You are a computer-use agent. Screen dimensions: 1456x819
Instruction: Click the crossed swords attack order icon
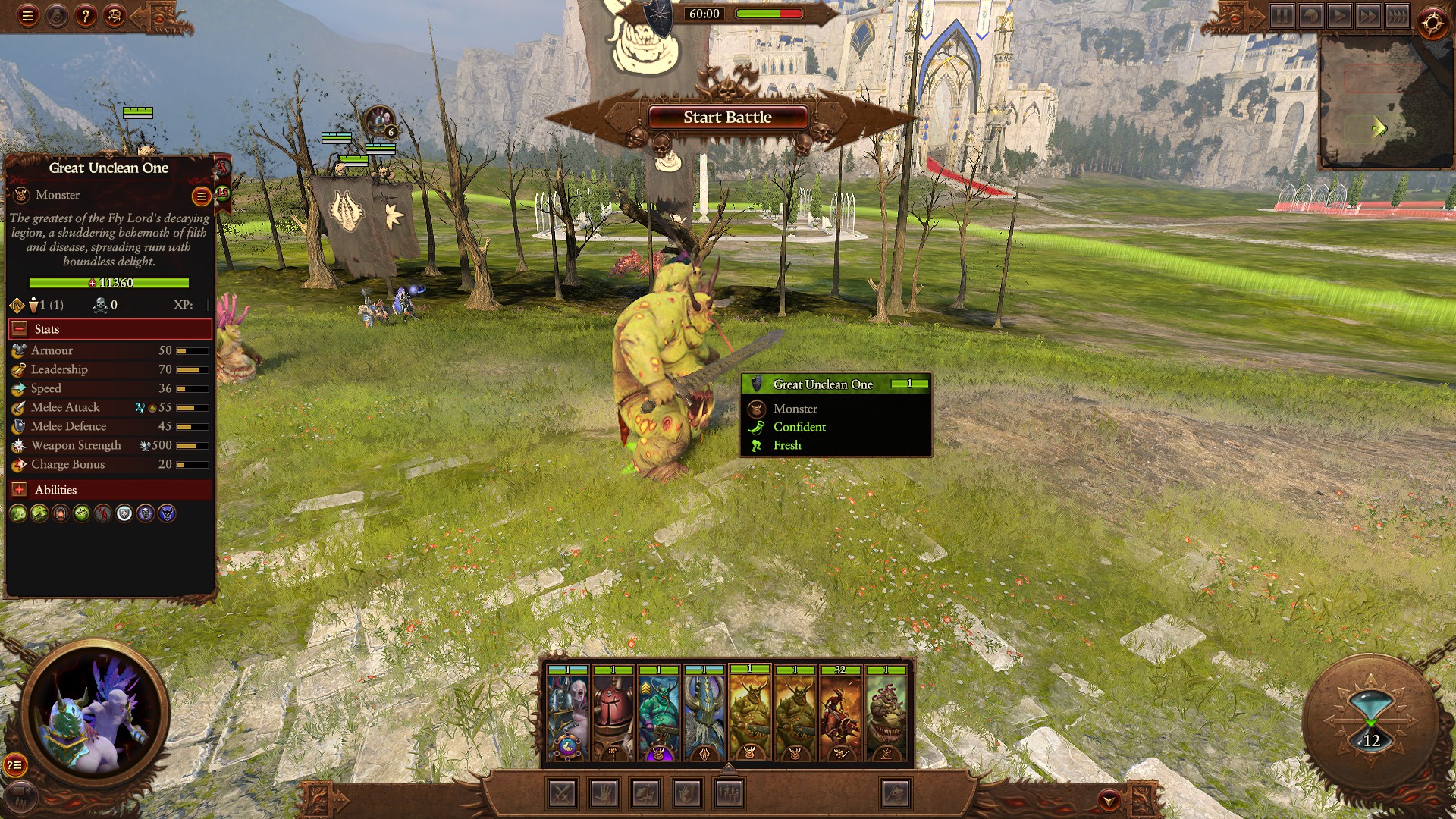click(x=562, y=795)
